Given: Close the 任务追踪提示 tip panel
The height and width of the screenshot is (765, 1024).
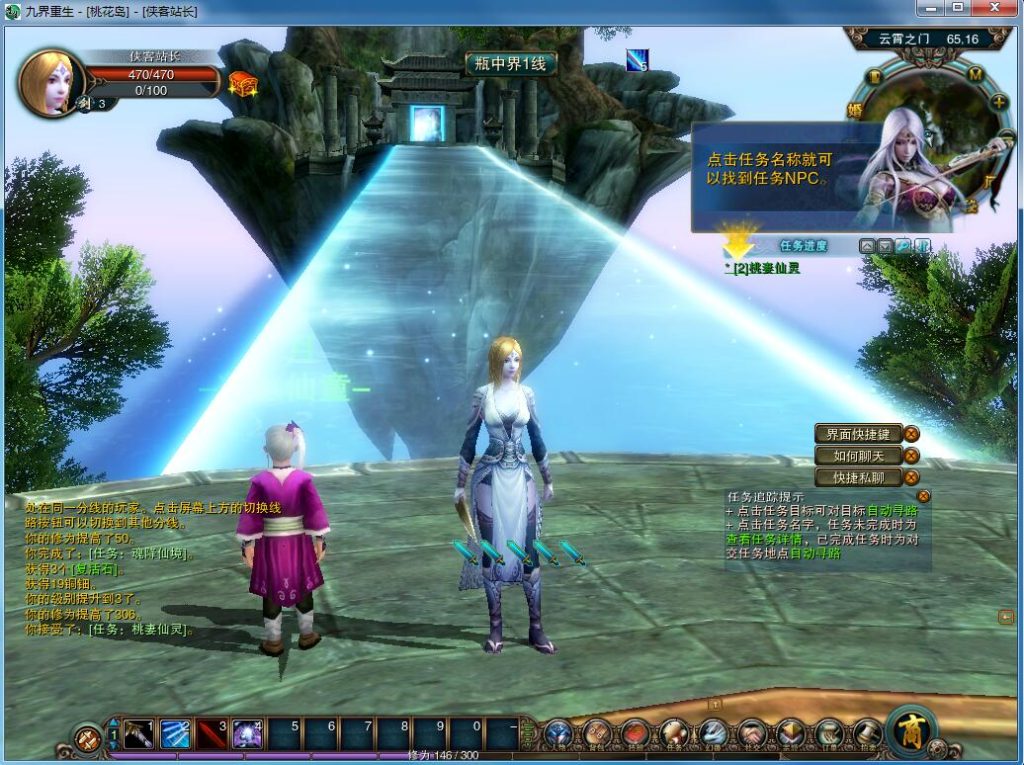Looking at the screenshot, I should point(924,495).
